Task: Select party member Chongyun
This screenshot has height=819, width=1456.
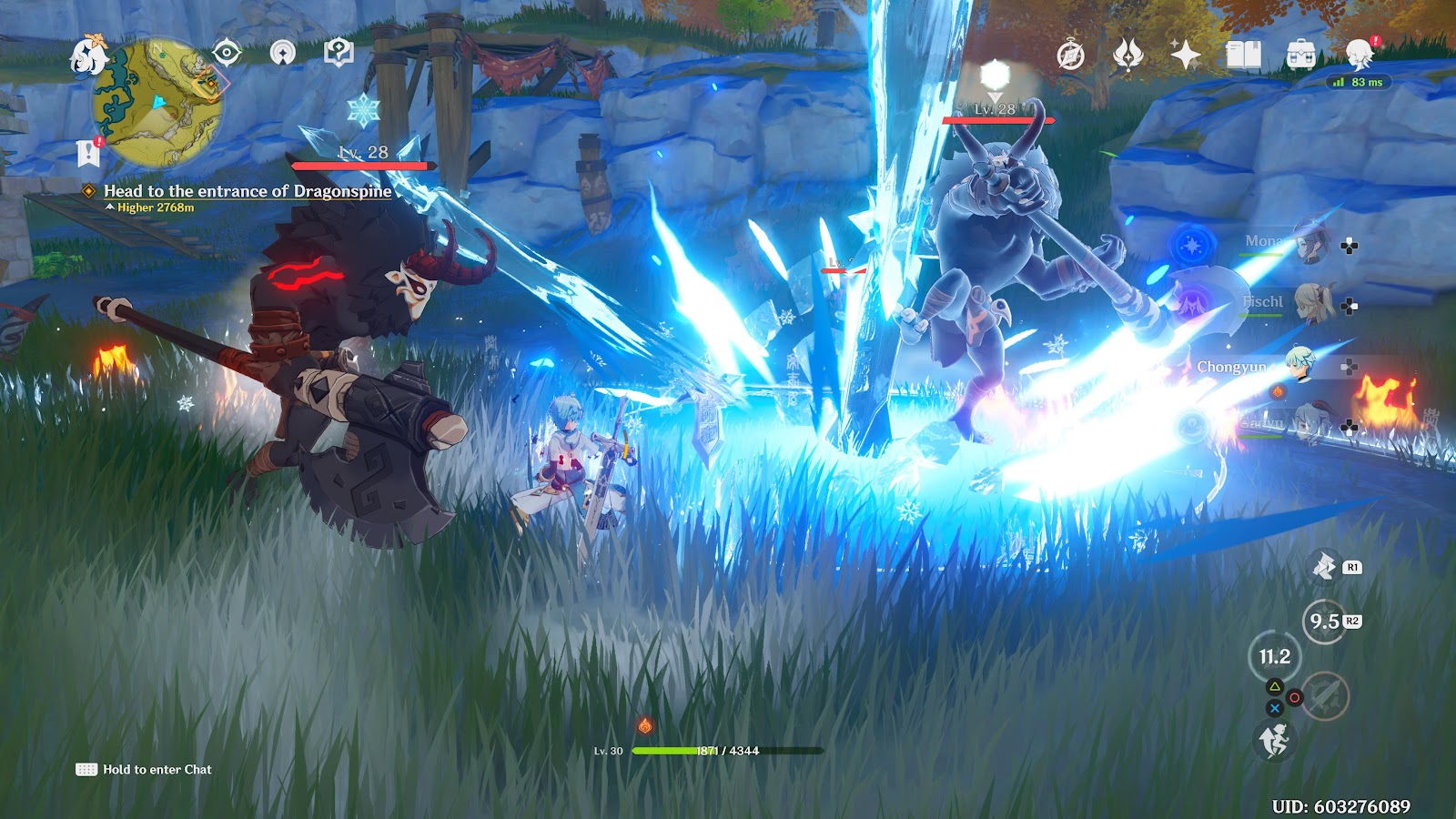Action: point(1299,366)
